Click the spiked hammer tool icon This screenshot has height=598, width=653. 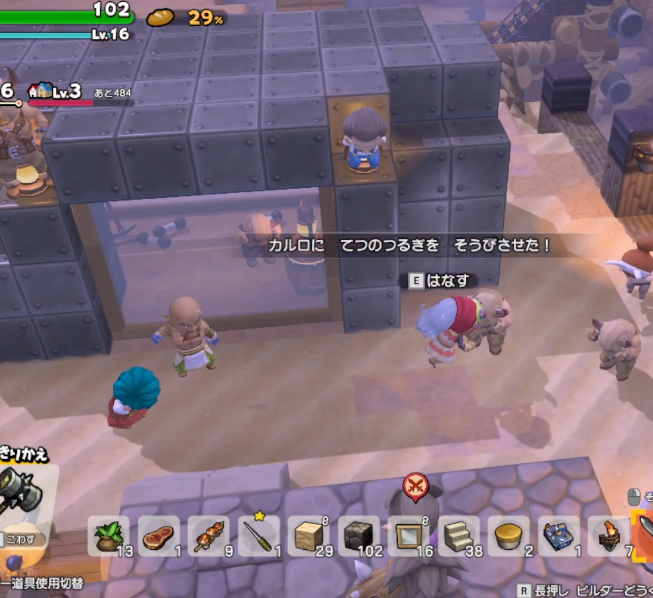tap(22, 489)
